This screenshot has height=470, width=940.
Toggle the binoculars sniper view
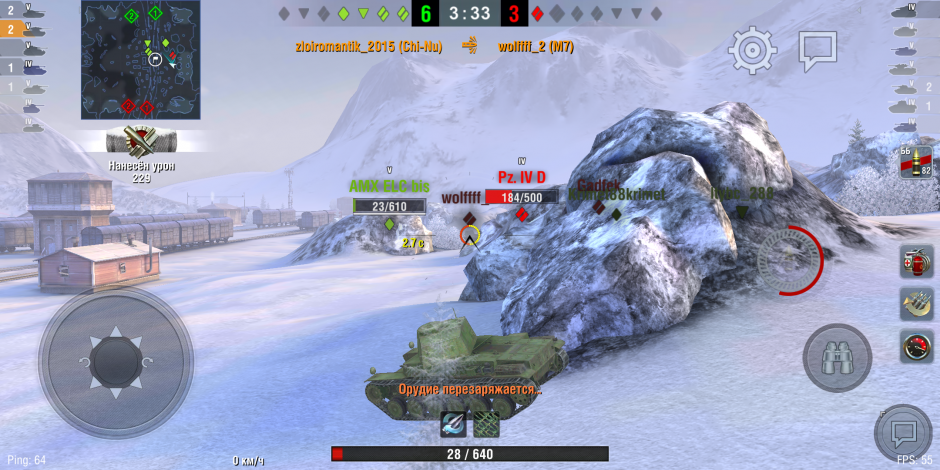click(x=837, y=358)
